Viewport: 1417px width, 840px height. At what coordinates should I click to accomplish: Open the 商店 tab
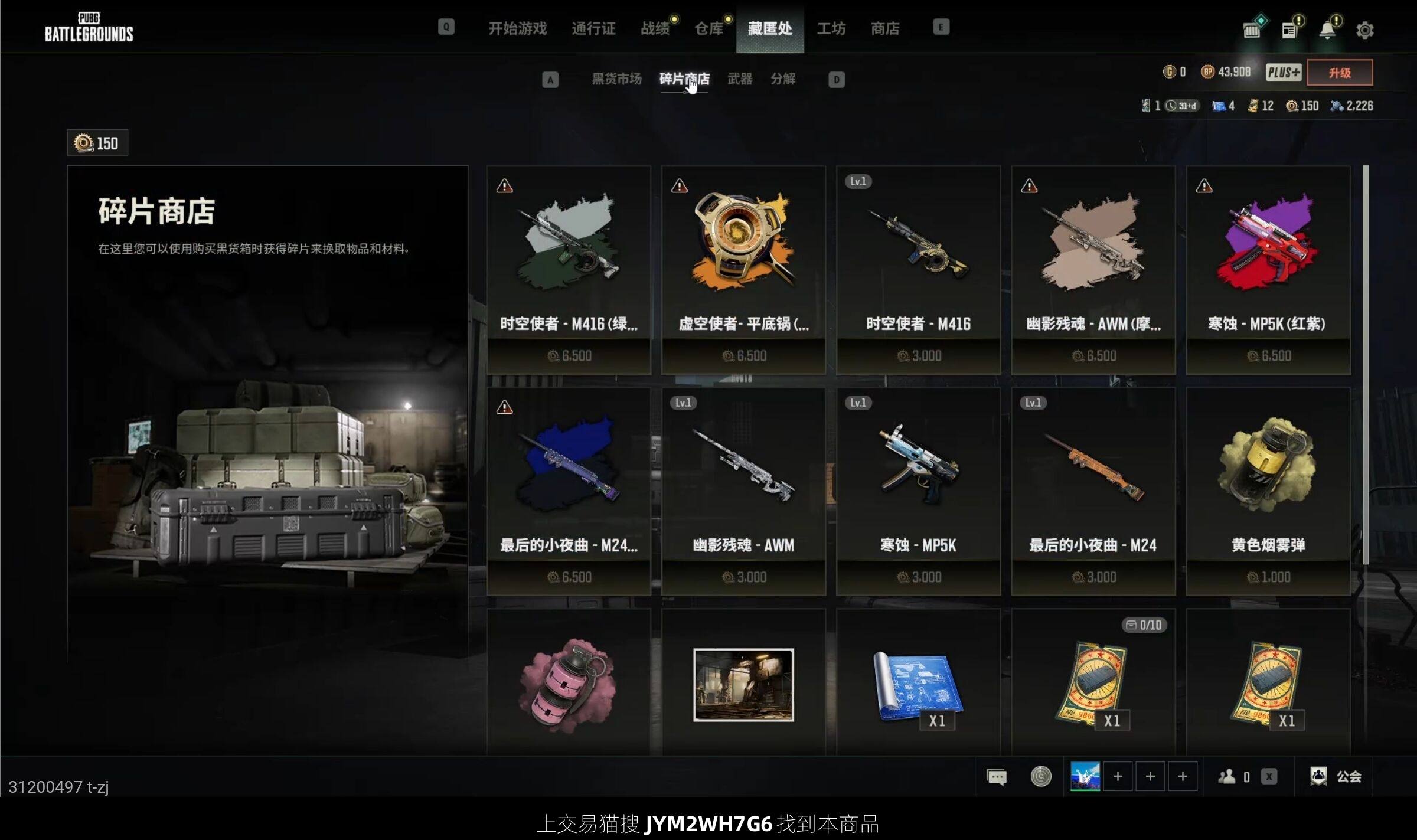885,28
